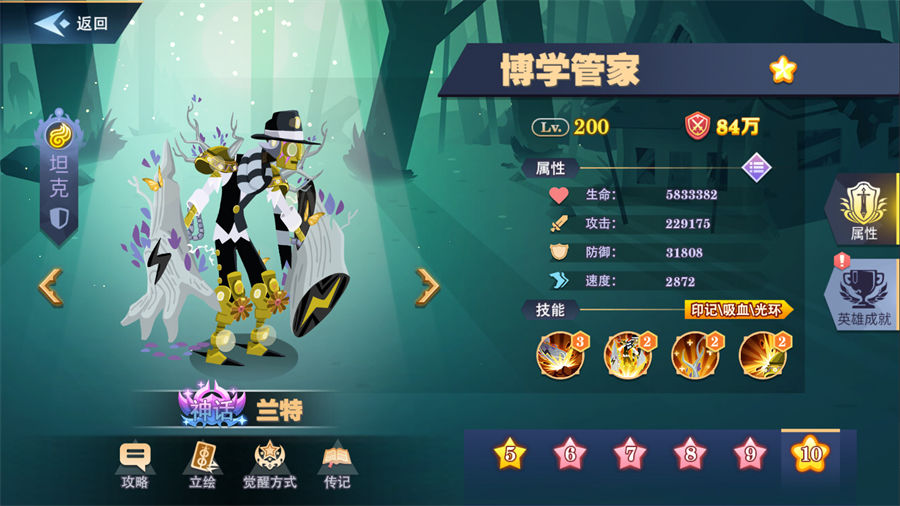
Task: Select the 8-star level tab
Action: (x=690, y=455)
